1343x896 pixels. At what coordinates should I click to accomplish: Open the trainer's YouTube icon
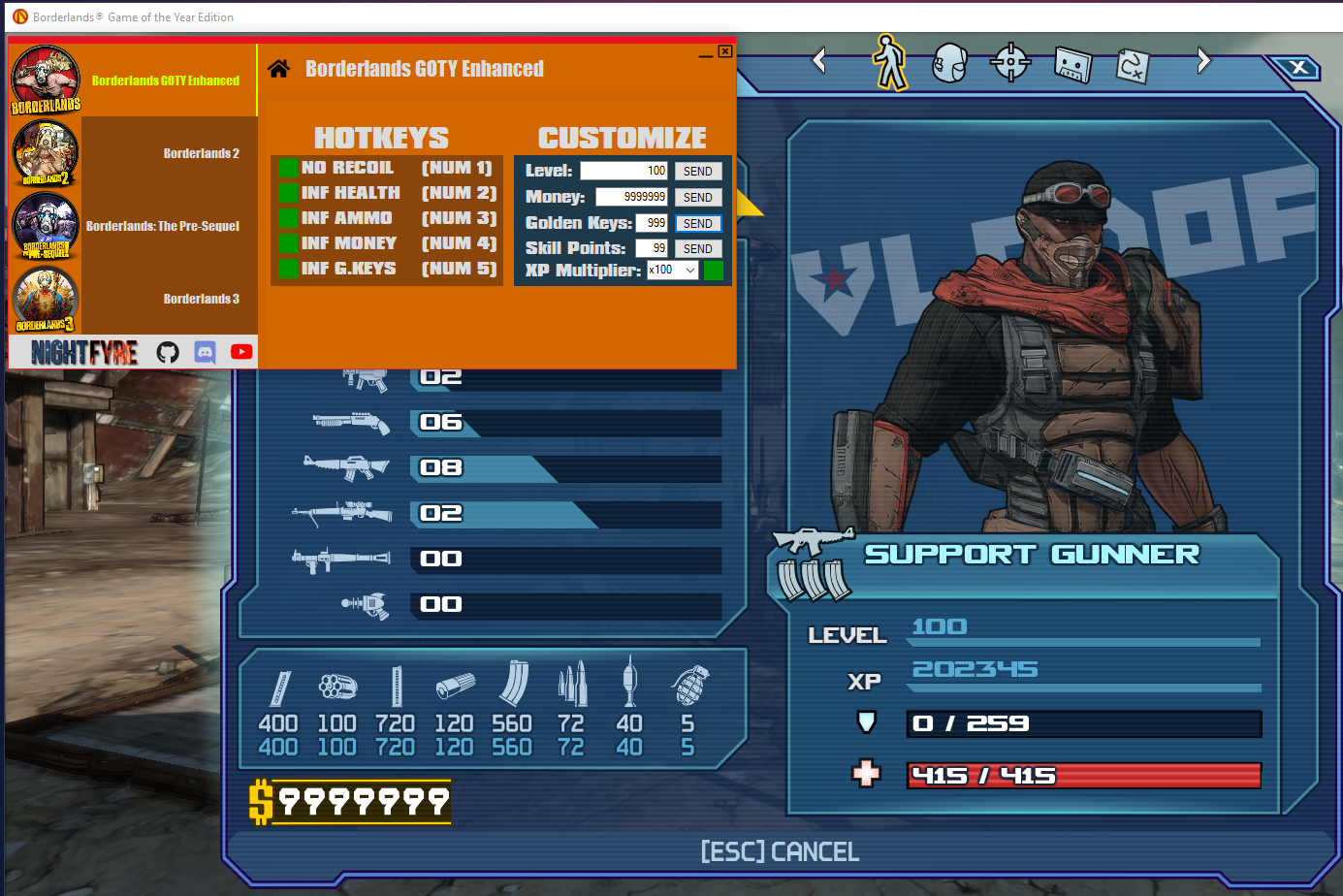[241, 352]
